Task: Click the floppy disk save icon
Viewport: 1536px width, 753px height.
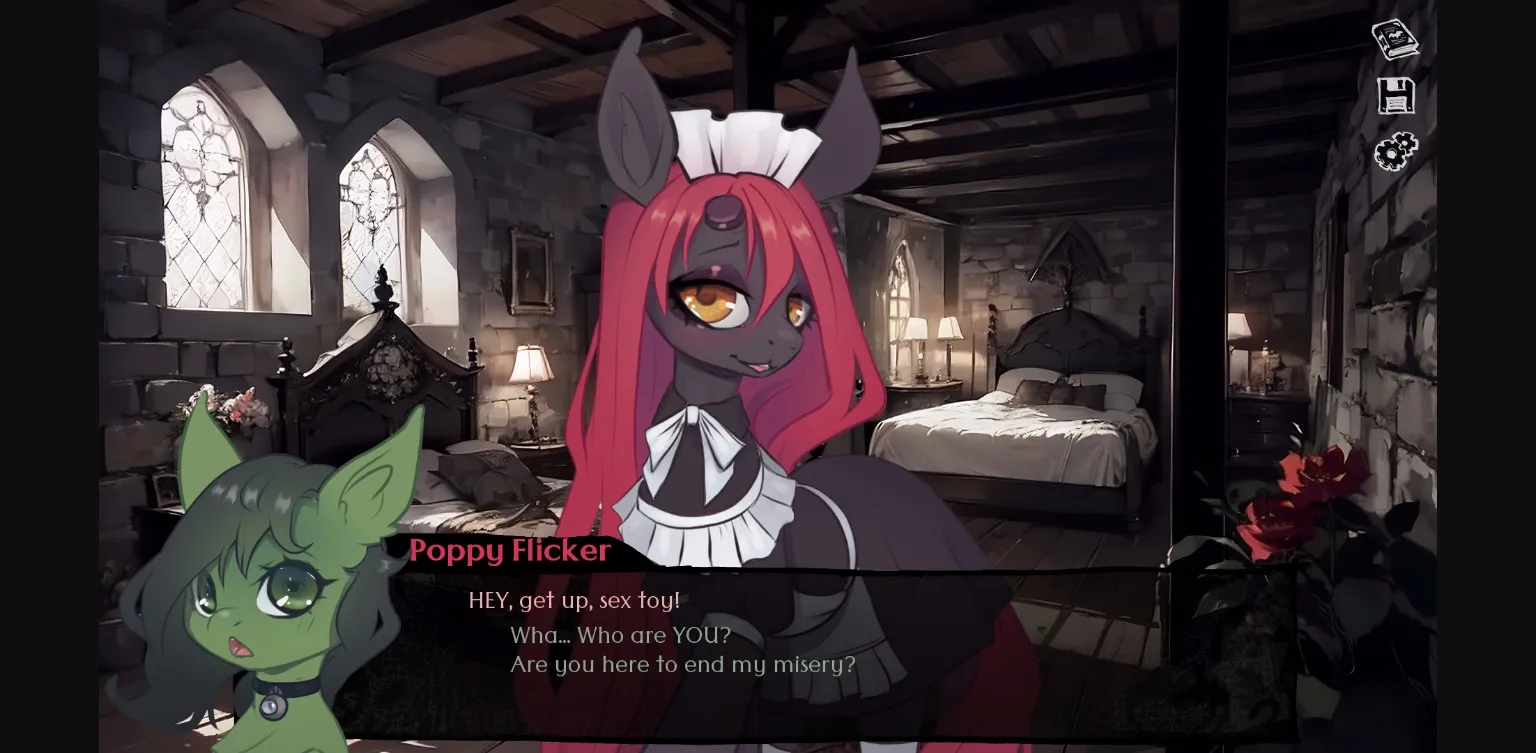Action: [x=1396, y=95]
